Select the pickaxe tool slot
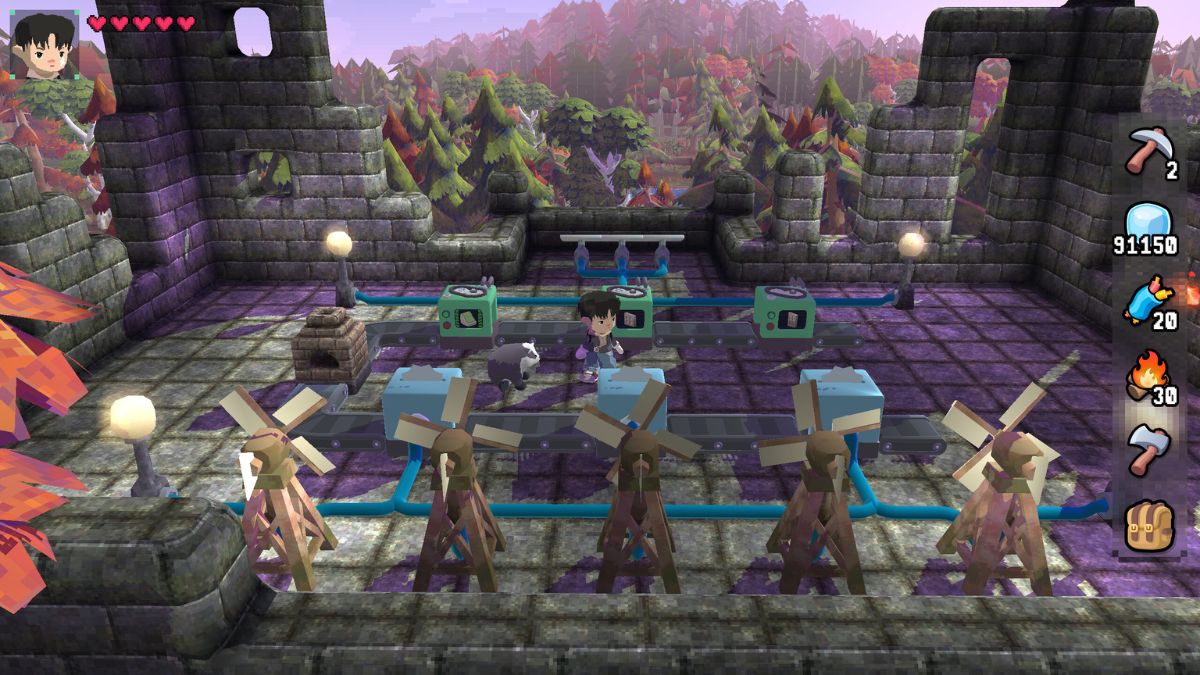1200x675 pixels. pos(1148,151)
